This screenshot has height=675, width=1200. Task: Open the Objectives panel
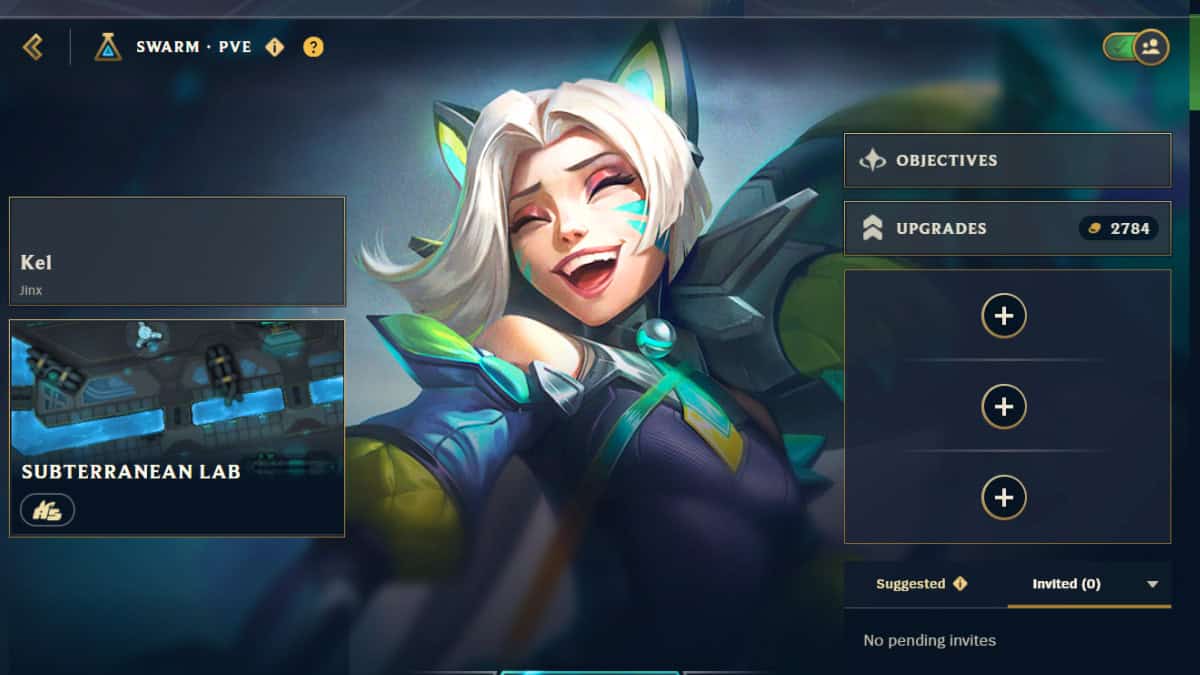click(1007, 160)
